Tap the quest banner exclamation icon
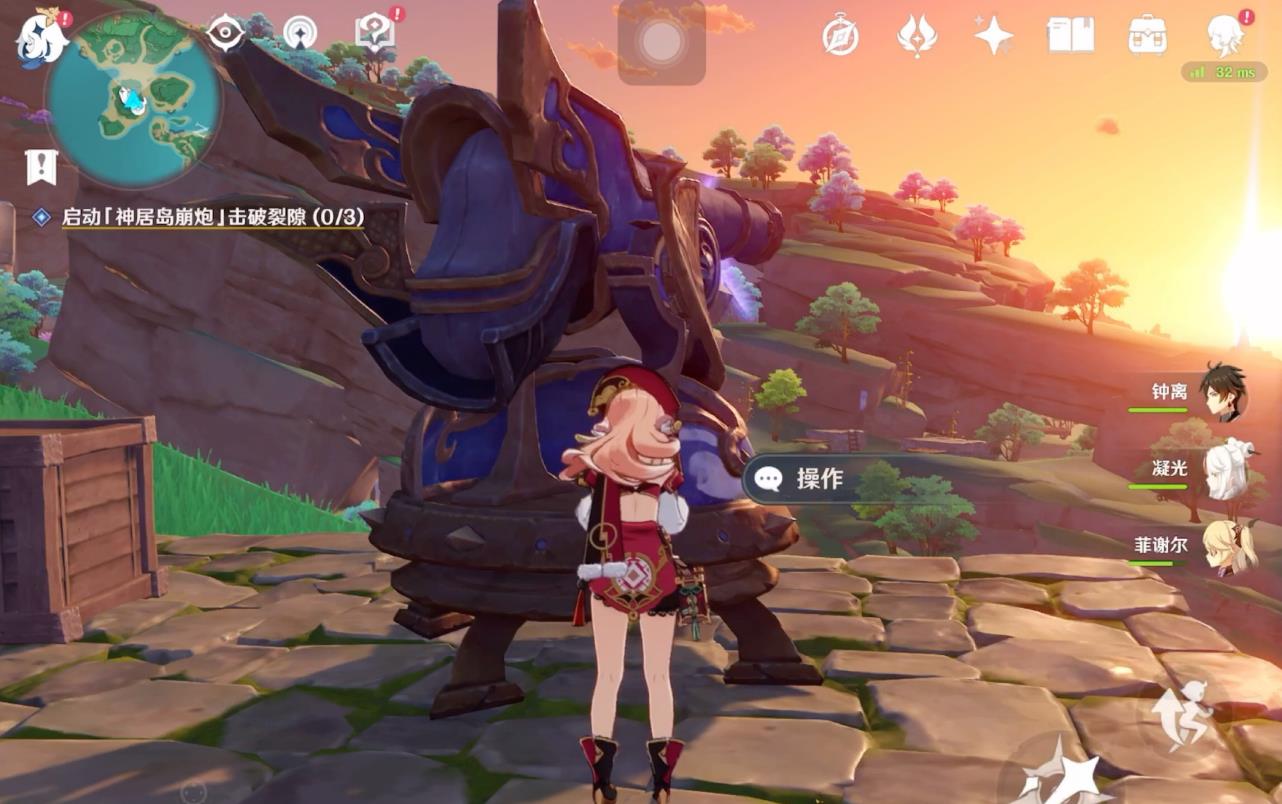The width and height of the screenshot is (1282, 804). [x=41, y=167]
